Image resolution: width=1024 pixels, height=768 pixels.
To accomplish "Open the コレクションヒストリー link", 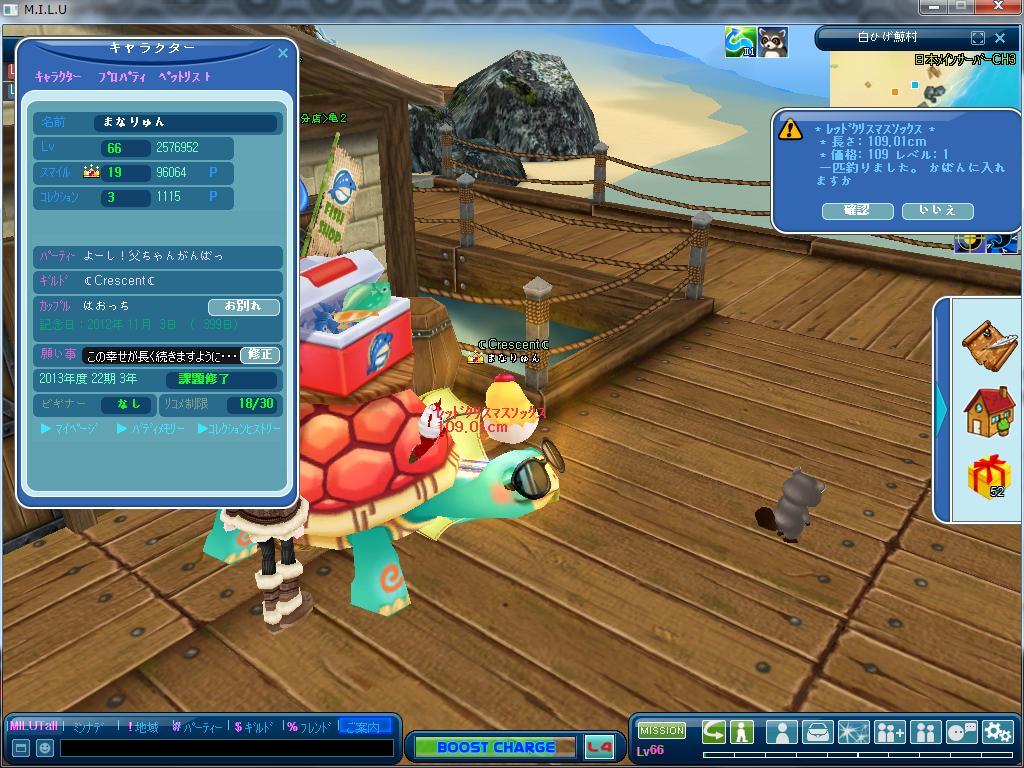I will [240, 429].
